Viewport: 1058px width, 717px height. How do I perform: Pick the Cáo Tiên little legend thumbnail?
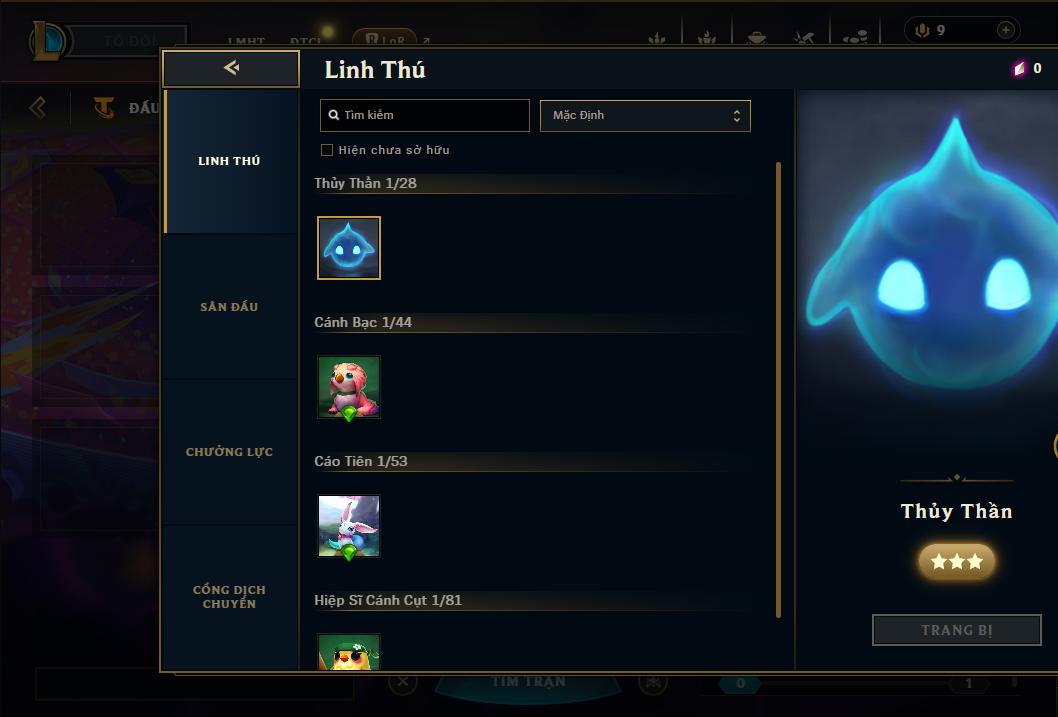pos(349,526)
